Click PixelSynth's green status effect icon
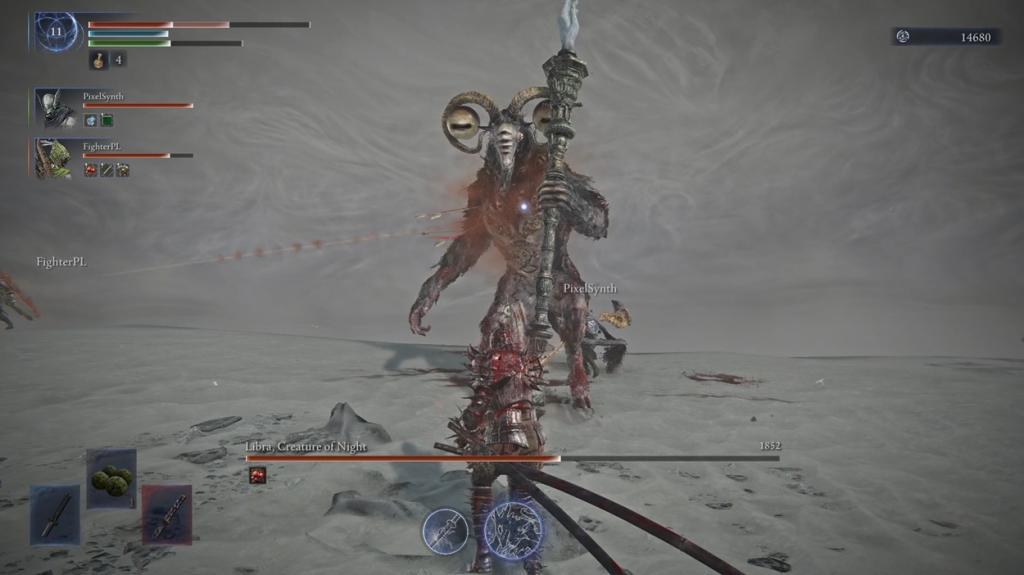Screen dimensions: 1024x575 (x=106, y=120)
